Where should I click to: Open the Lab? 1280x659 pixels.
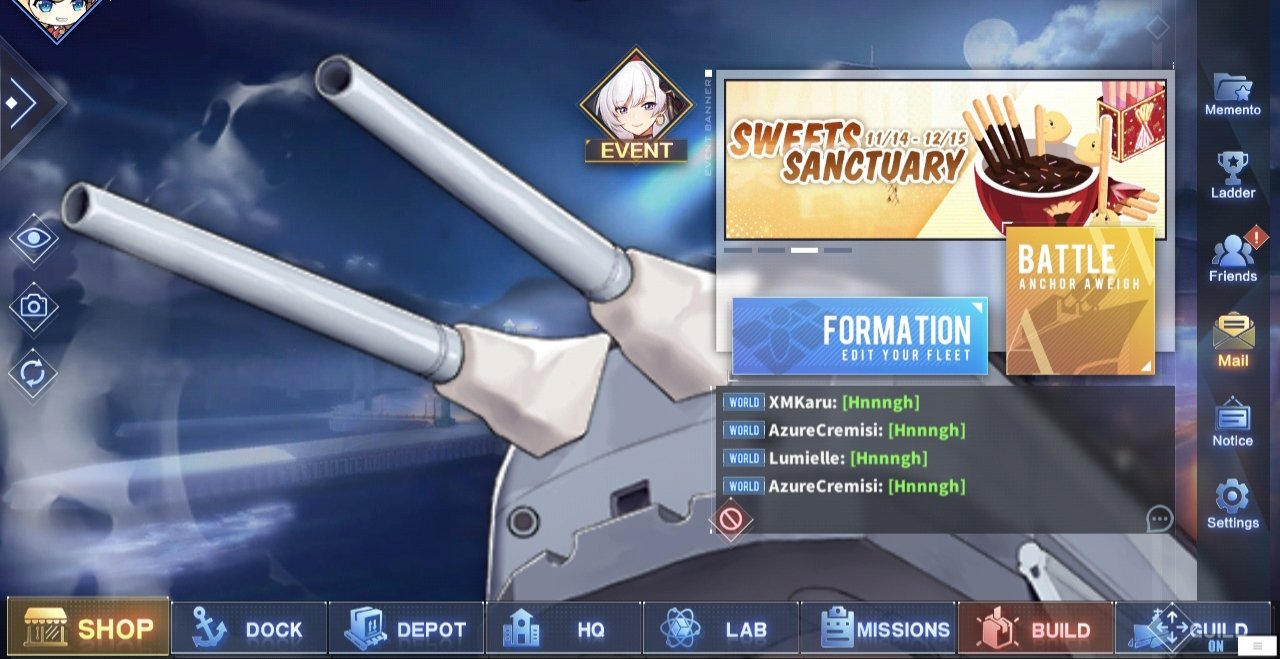(720, 629)
